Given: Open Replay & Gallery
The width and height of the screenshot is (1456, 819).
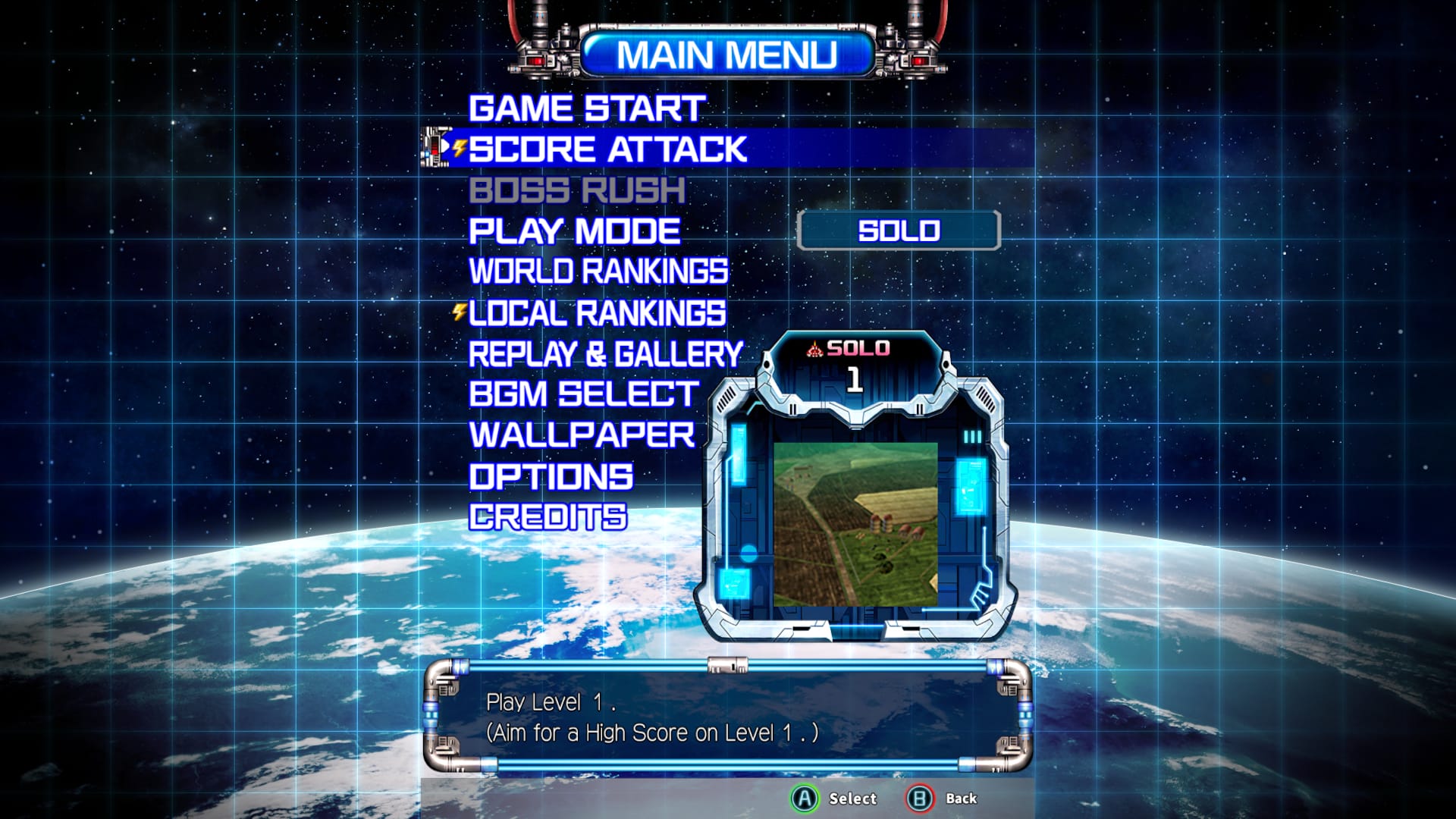Looking at the screenshot, I should pyautogui.click(x=604, y=353).
